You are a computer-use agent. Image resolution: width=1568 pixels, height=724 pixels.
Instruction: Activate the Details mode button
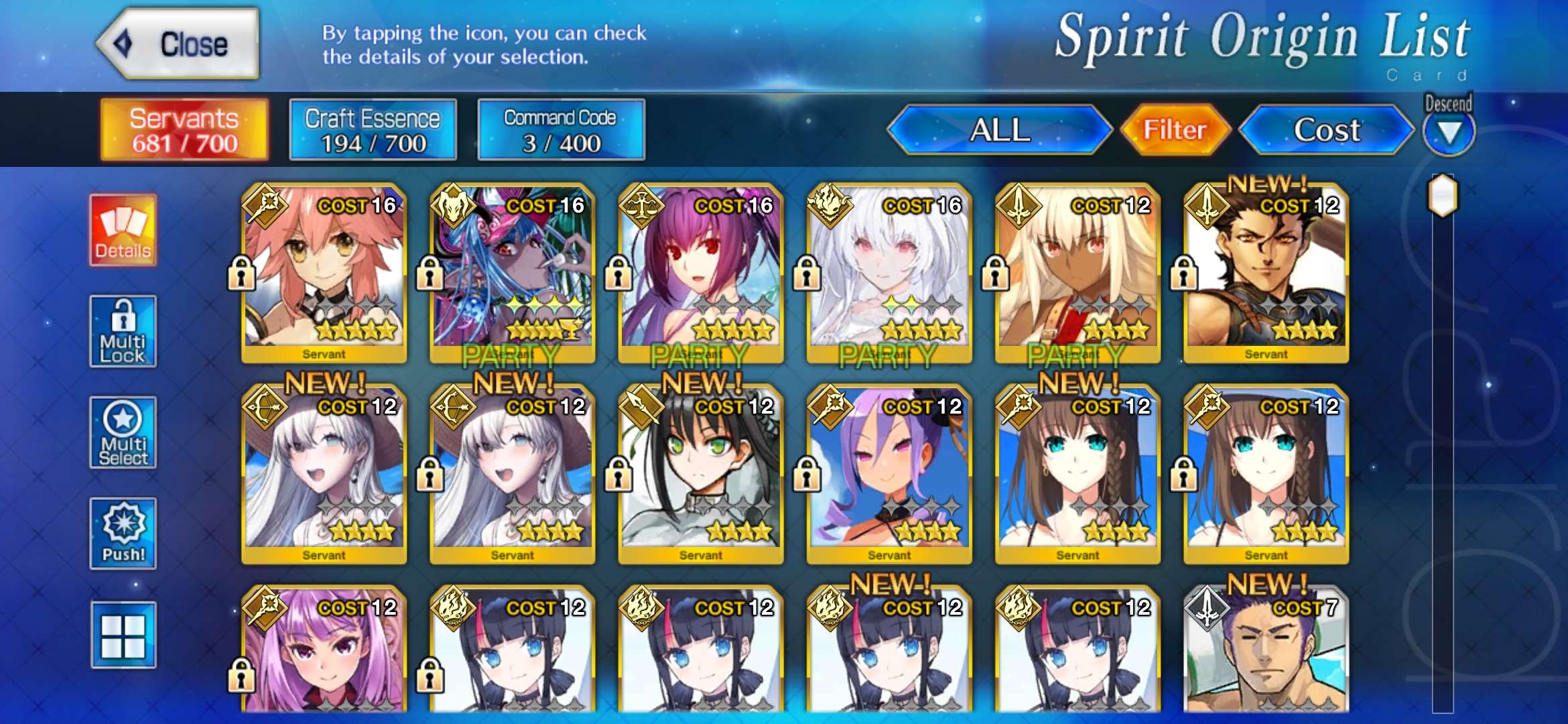123,231
